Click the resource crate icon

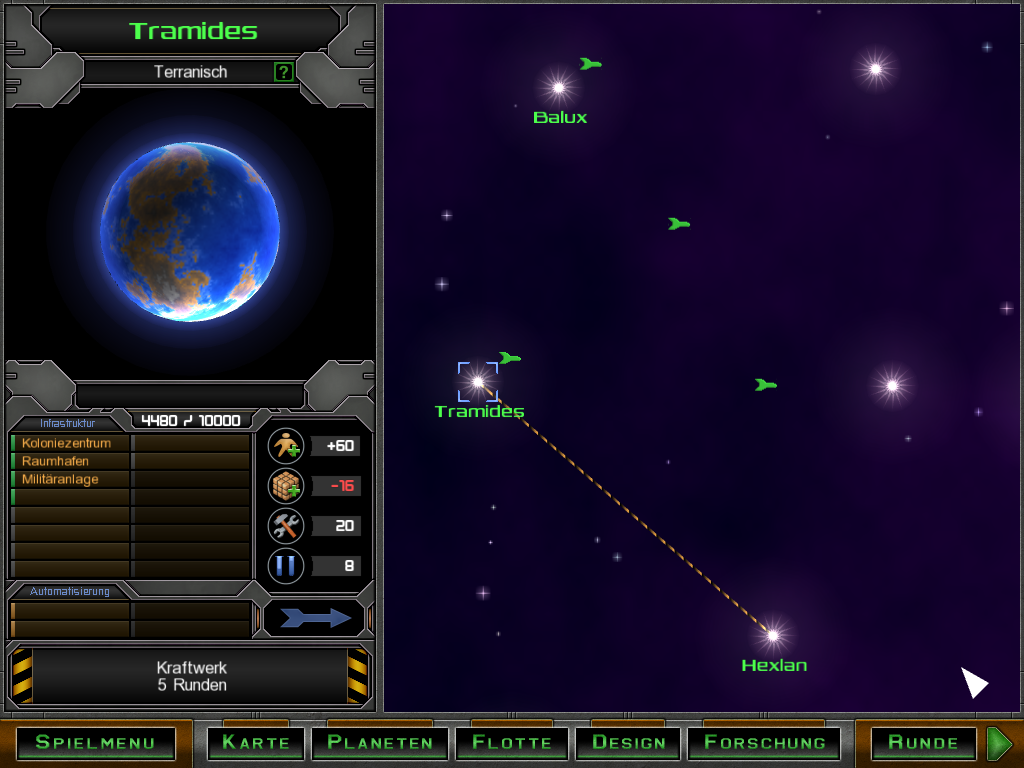point(286,486)
